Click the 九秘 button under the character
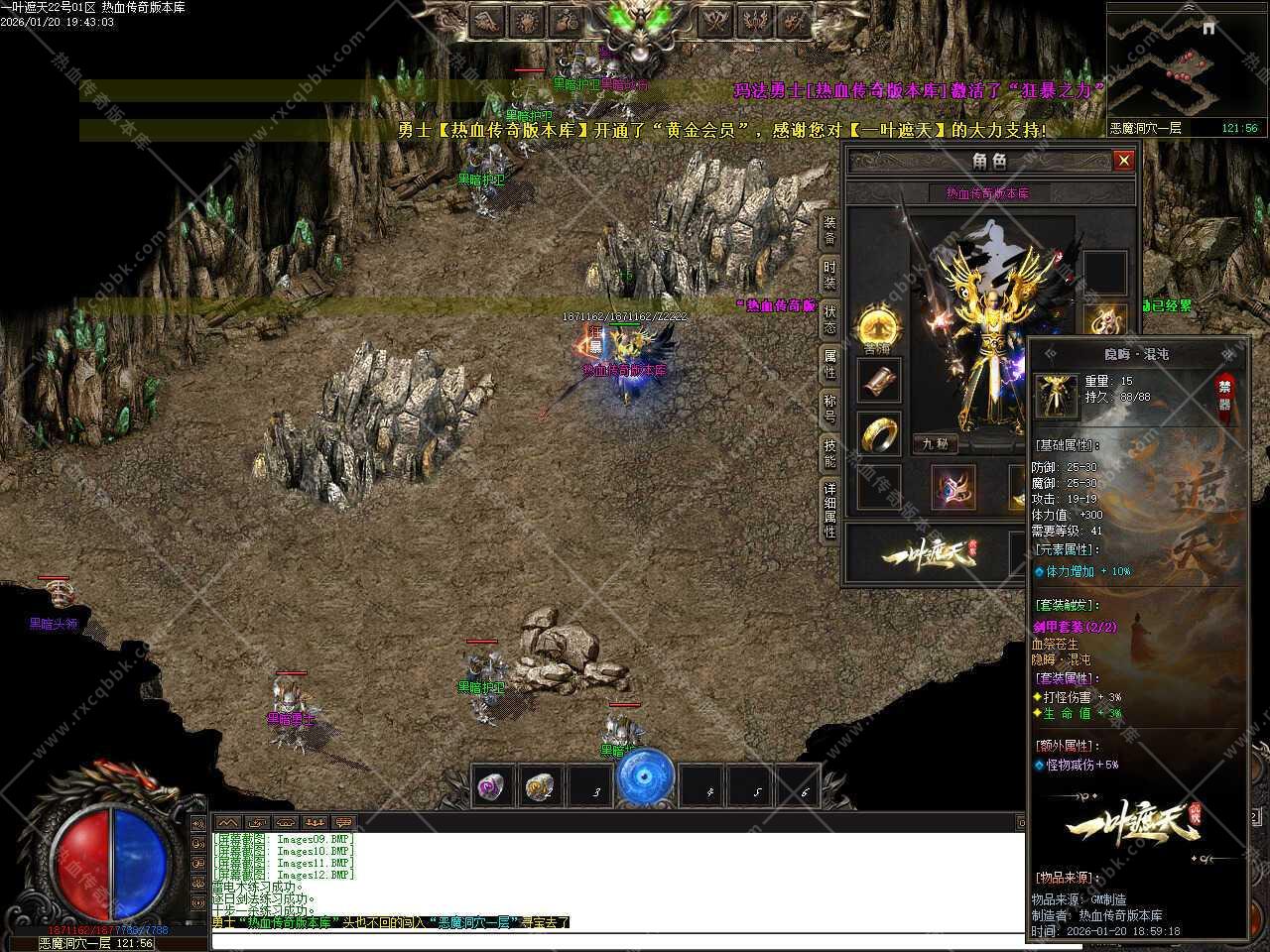Screen dimensions: 1270x952 click(935, 444)
